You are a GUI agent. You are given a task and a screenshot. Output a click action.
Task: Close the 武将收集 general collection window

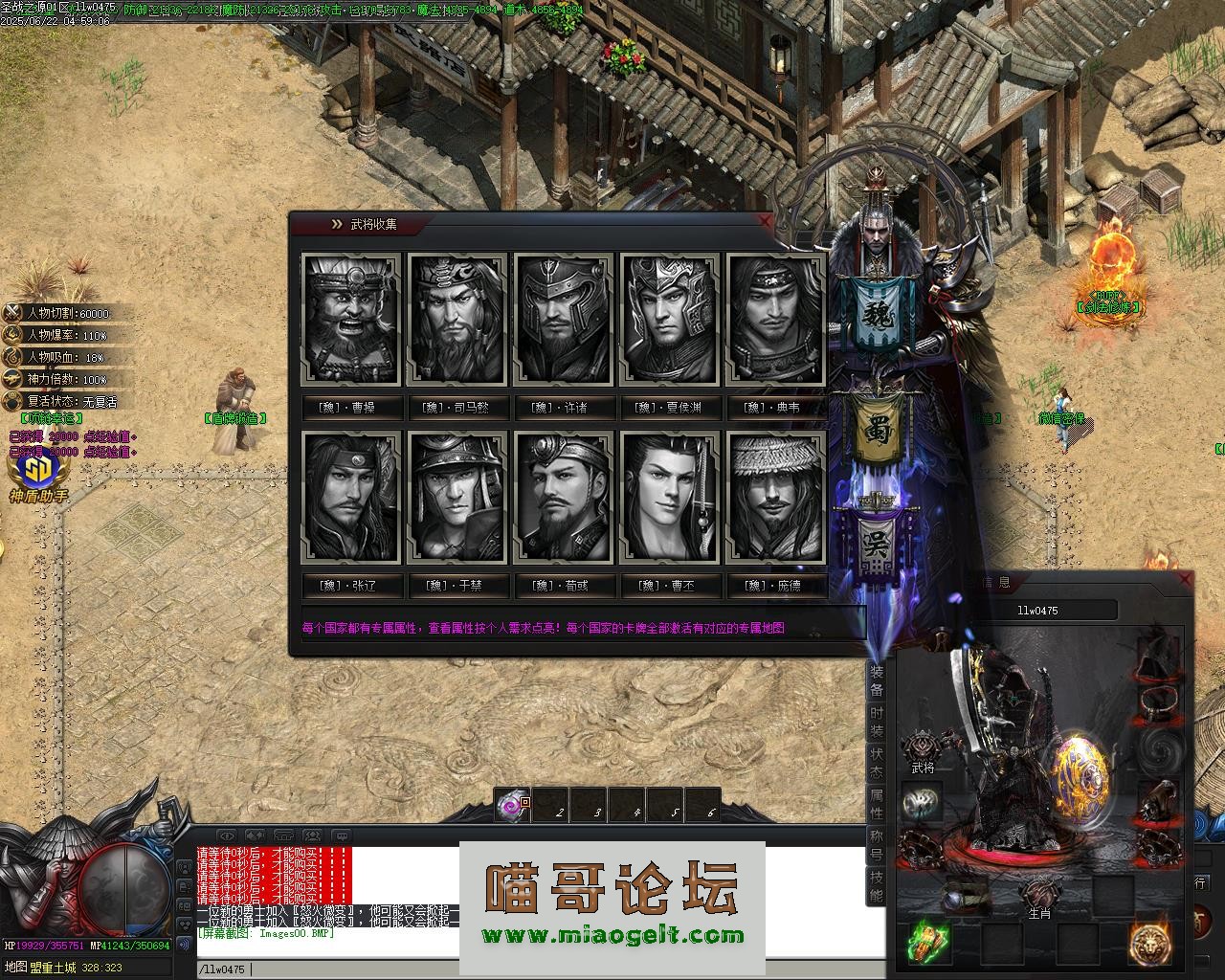click(764, 221)
